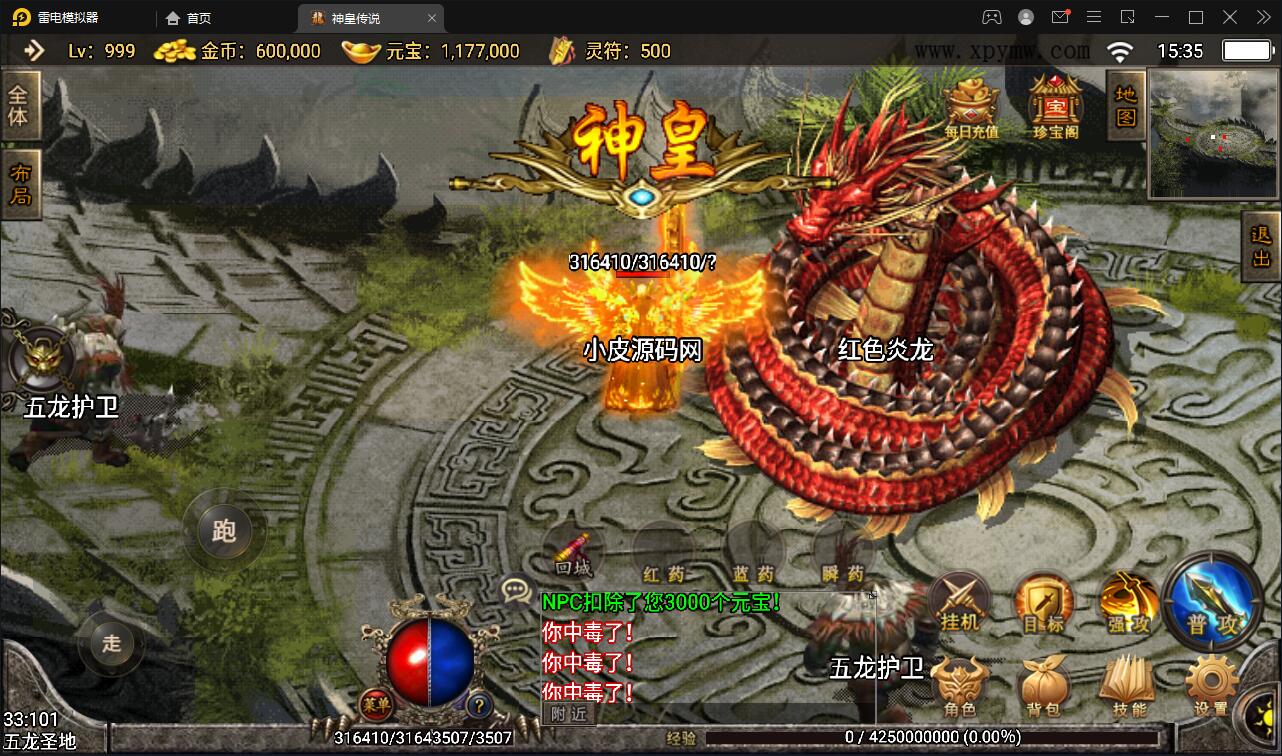Expand more emulator options with the chevron
This screenshot has height=756, width=1282.
tap(1262, 17)
